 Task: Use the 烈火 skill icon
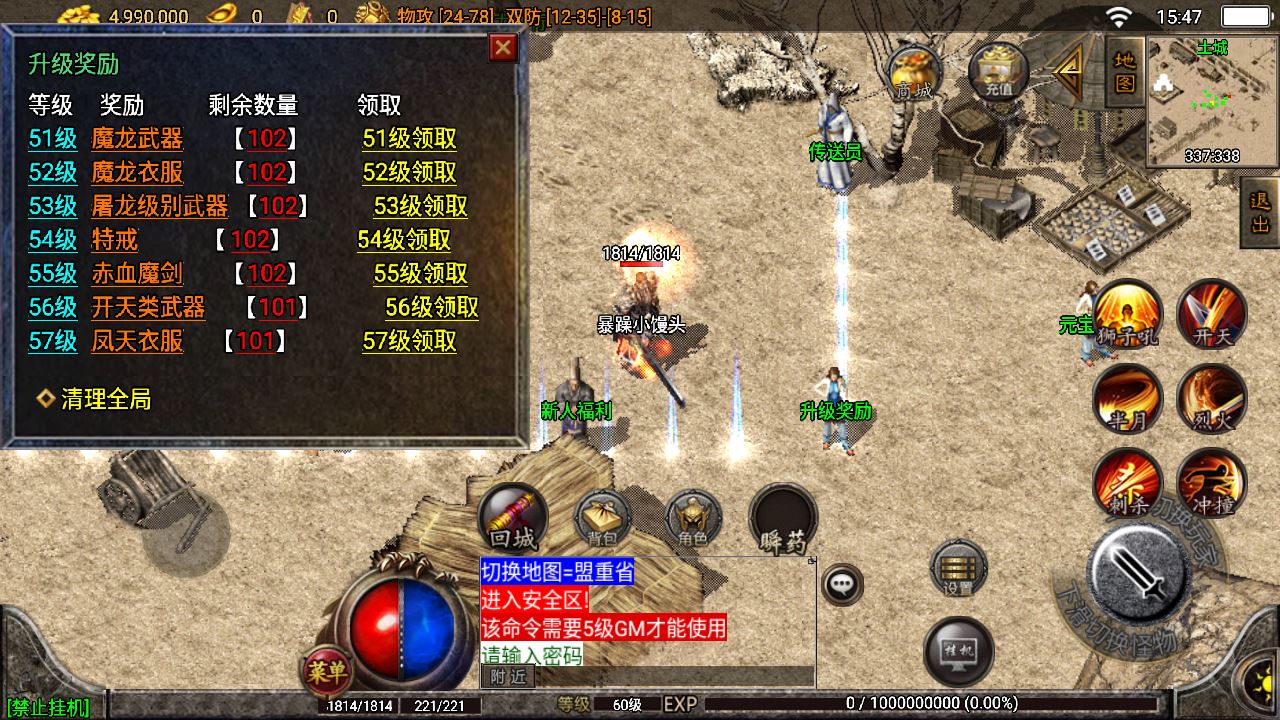point(1212,399)
